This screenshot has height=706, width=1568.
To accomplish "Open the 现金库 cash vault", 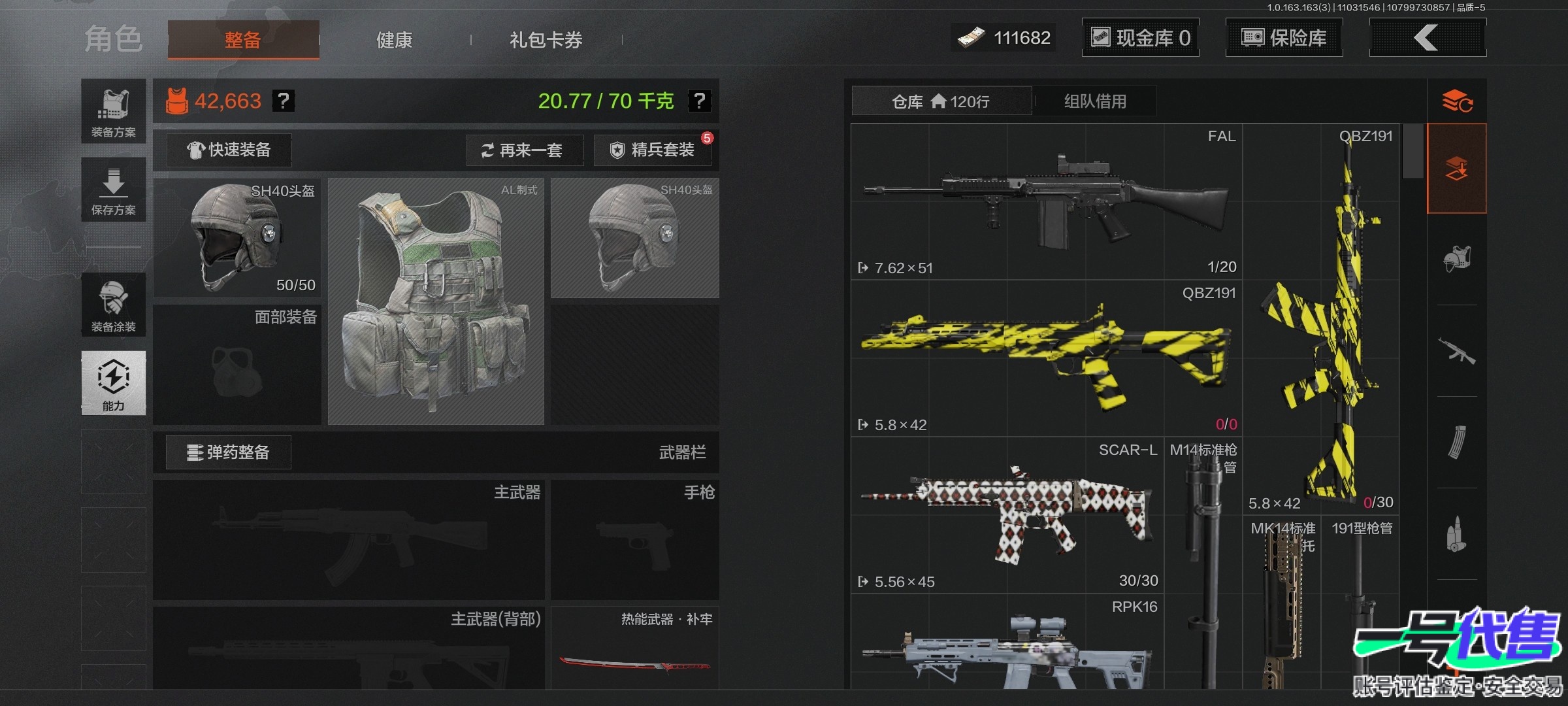I will click(1140, 38).
